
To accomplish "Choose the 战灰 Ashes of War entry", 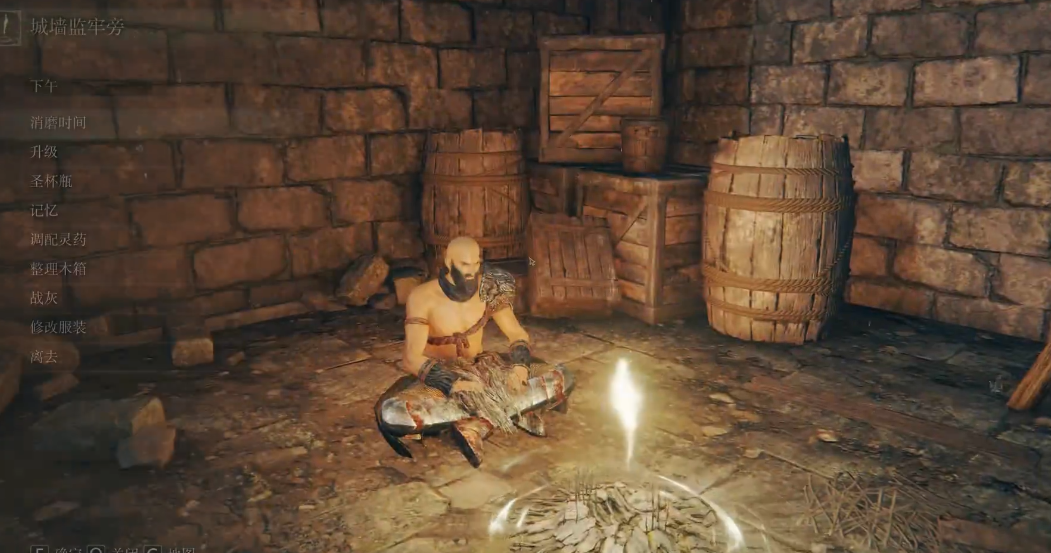I will 44,297.
